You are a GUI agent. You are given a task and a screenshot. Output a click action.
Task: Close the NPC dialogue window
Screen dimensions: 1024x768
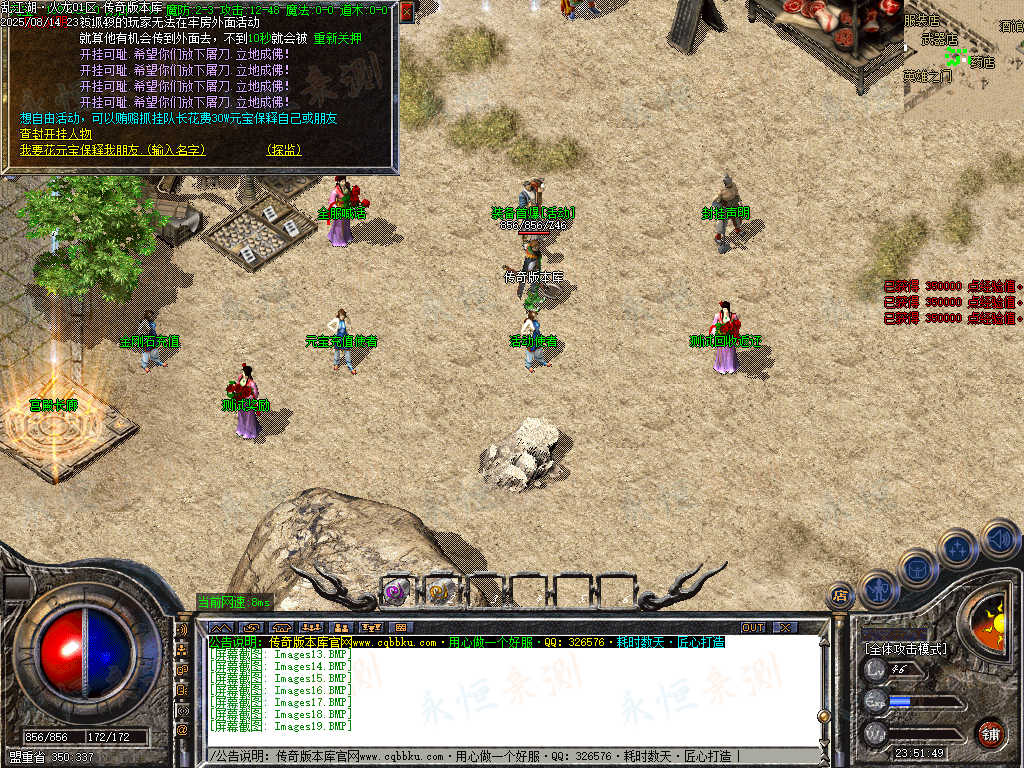(406, 11)
